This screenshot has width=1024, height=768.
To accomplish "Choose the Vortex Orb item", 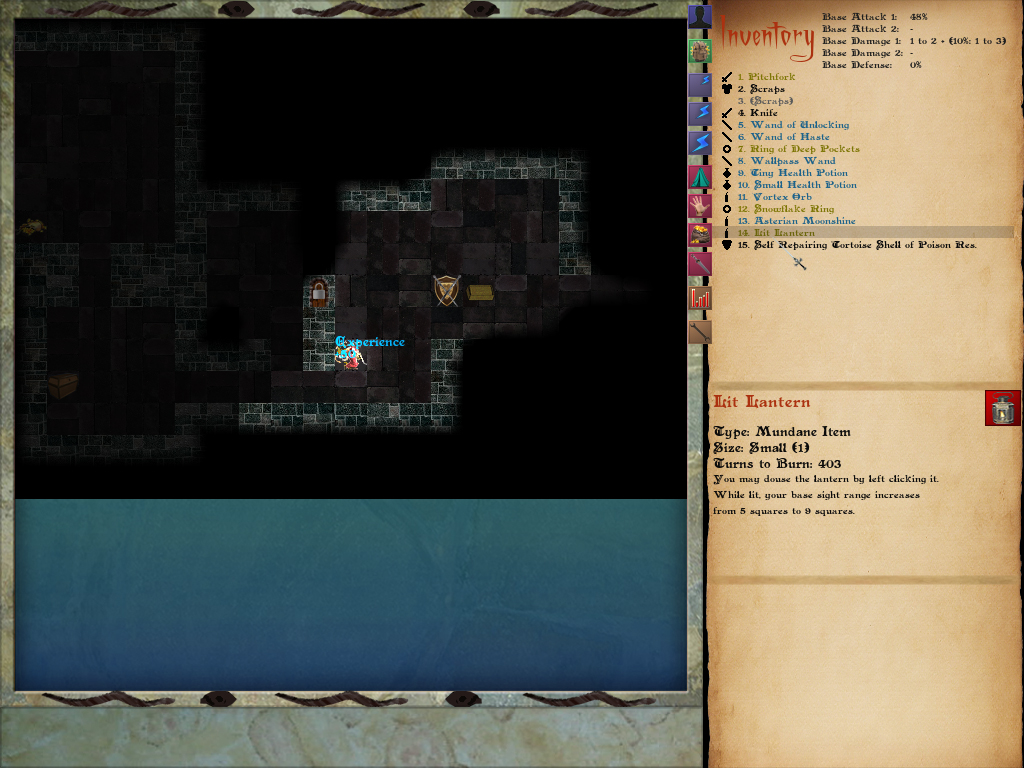I will (780, 197).
